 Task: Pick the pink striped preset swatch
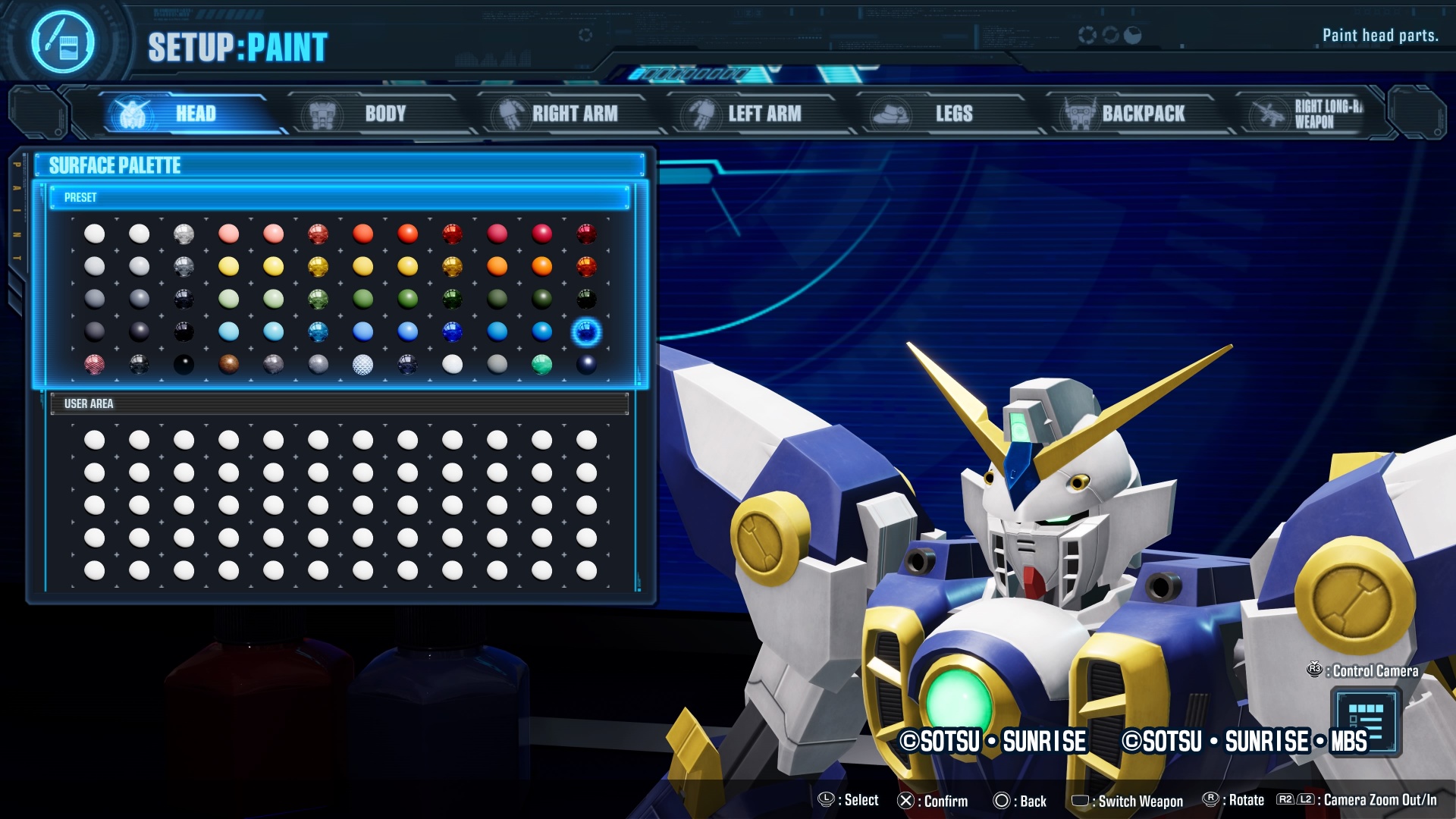94,365
